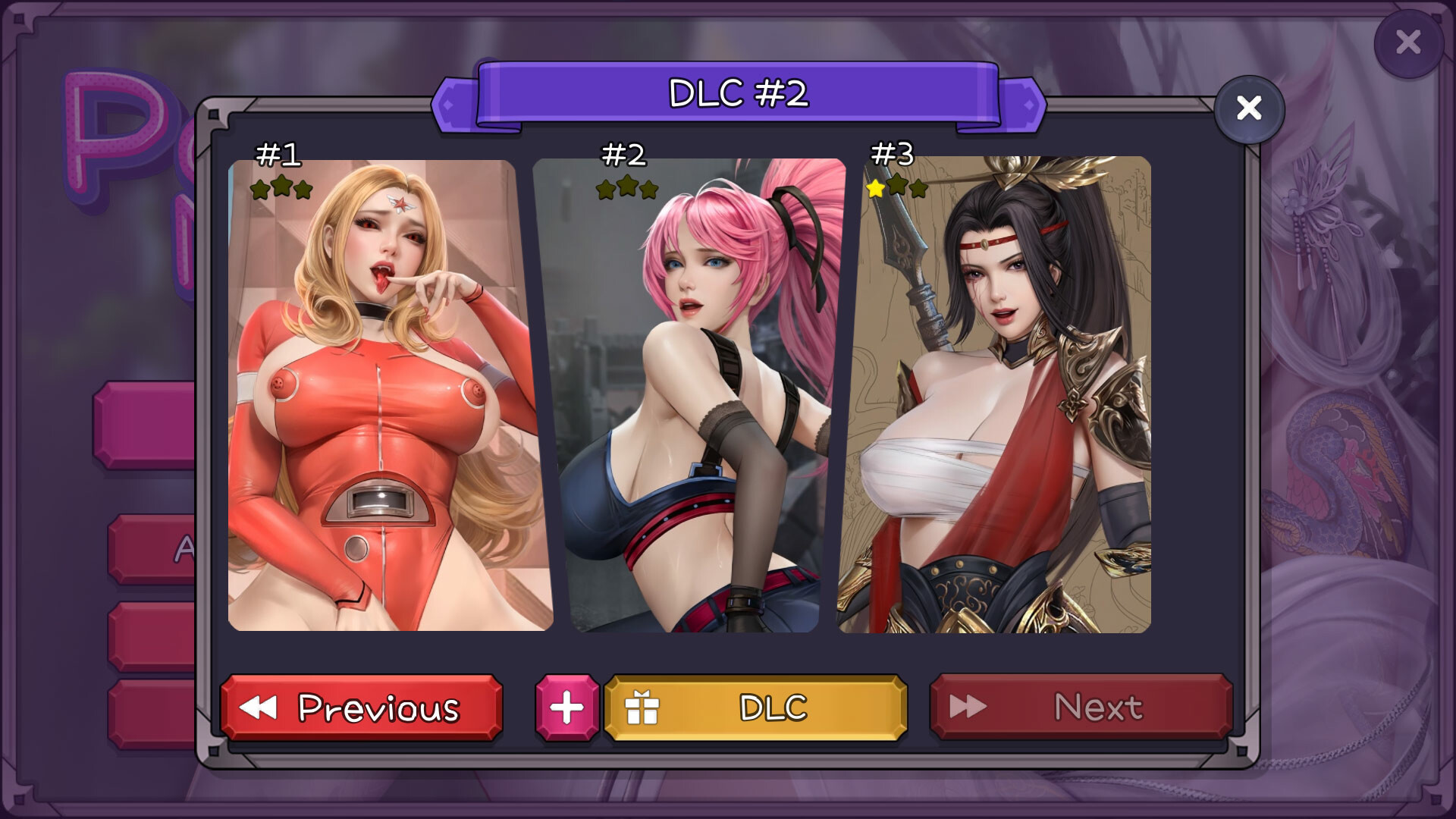Click the pink plus icon between the buttons

[565, 708]
